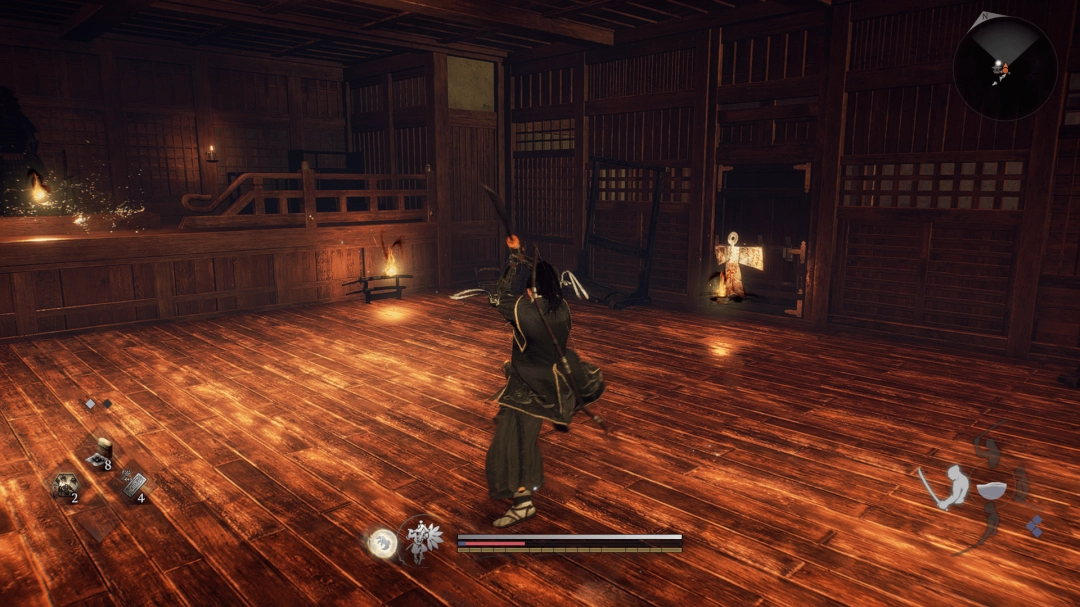Screen dimensions: 1080x607
Task: Use the metal tablet item with count 4
Action: coord(133,485)
